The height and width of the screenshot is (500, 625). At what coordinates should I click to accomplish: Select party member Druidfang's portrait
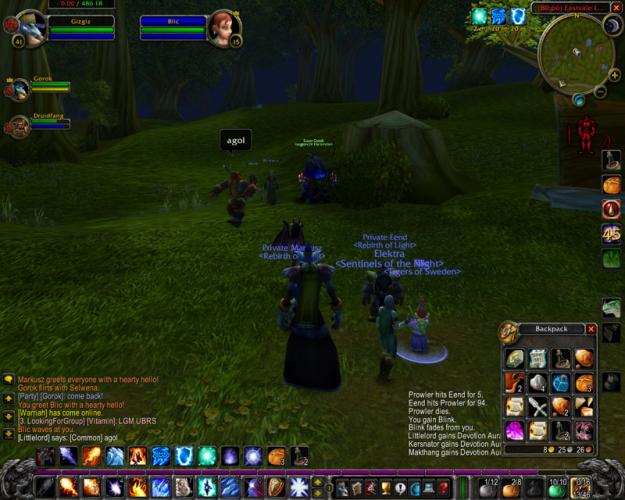18,126
